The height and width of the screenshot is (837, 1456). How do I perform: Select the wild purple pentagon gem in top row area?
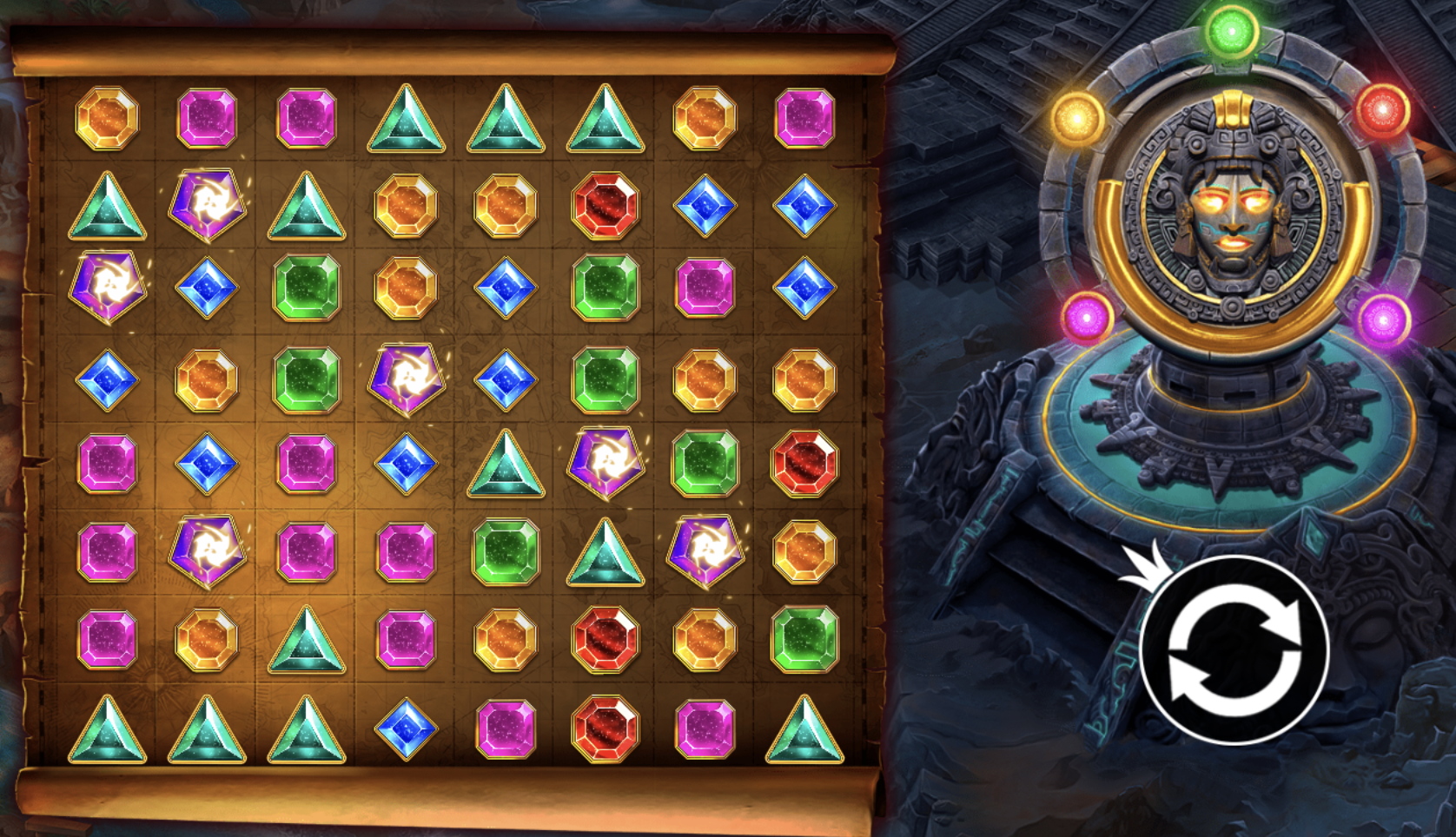(206, 206)
